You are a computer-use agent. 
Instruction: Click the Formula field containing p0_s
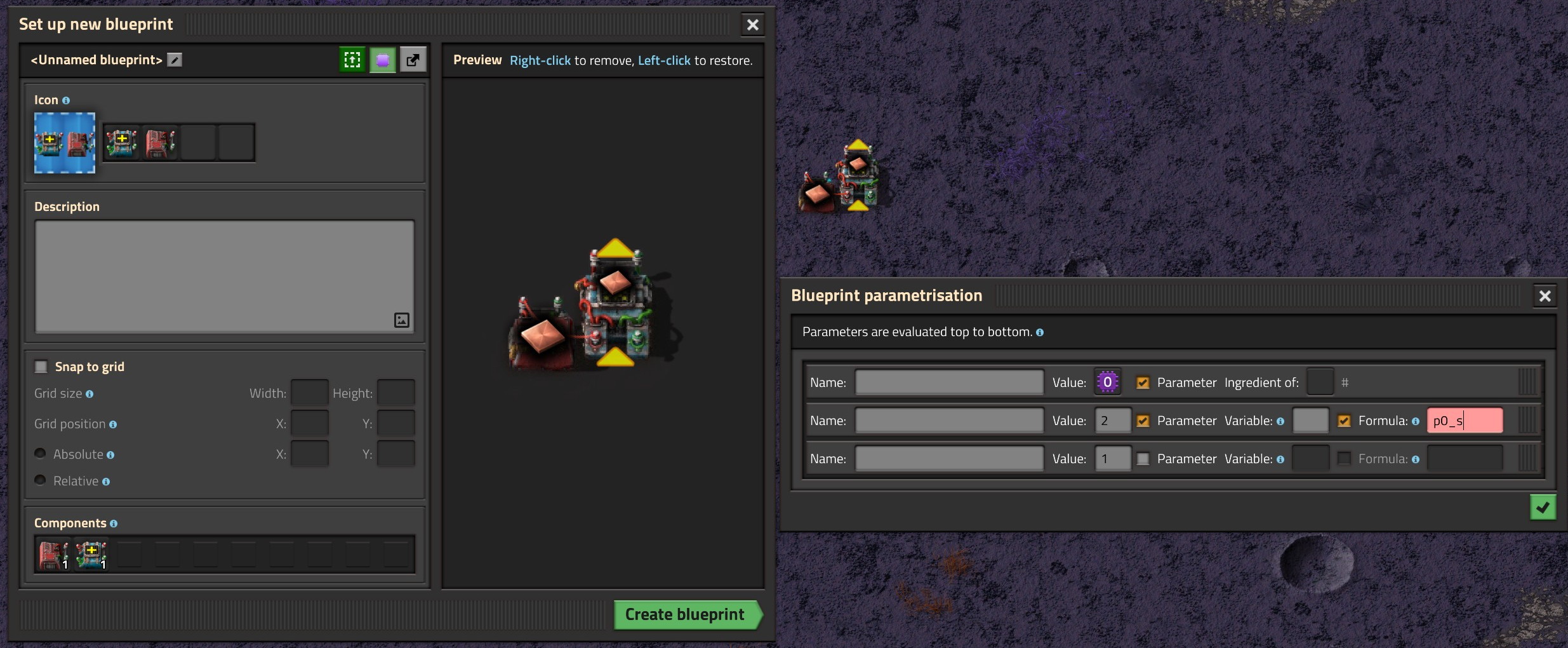click(1465, 420)
